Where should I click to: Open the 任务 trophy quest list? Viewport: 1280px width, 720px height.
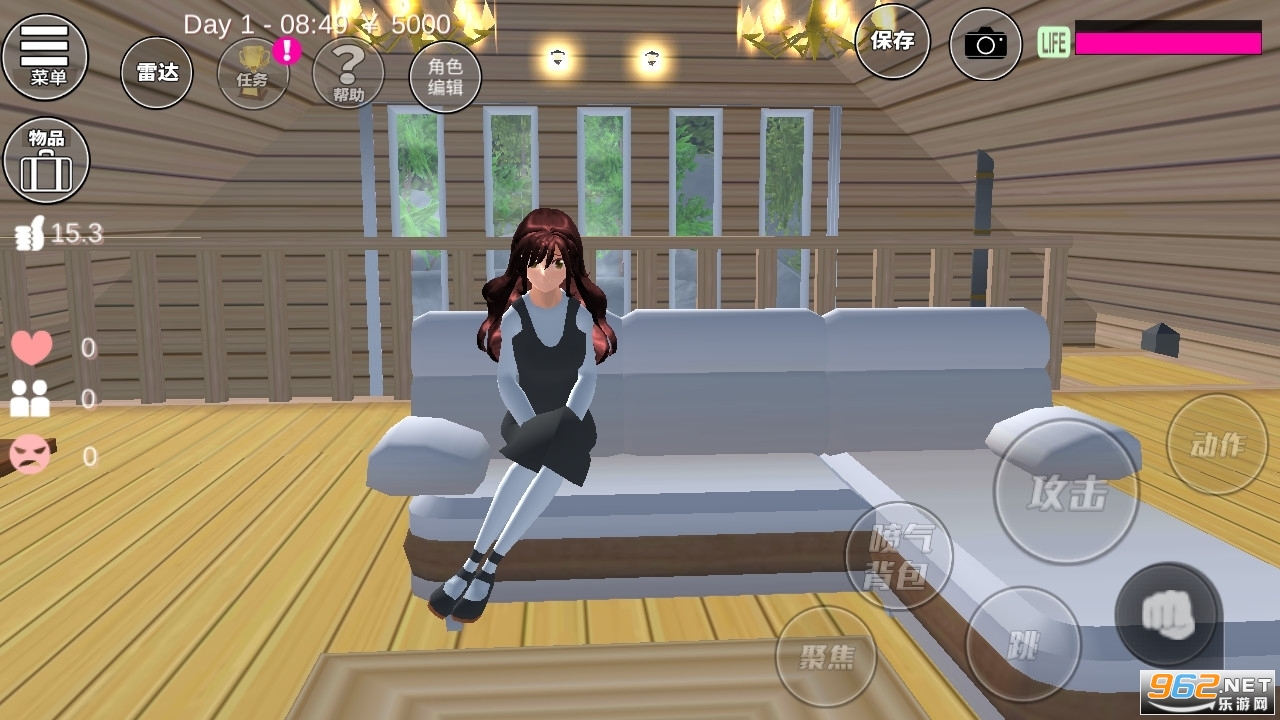(253, 72)
